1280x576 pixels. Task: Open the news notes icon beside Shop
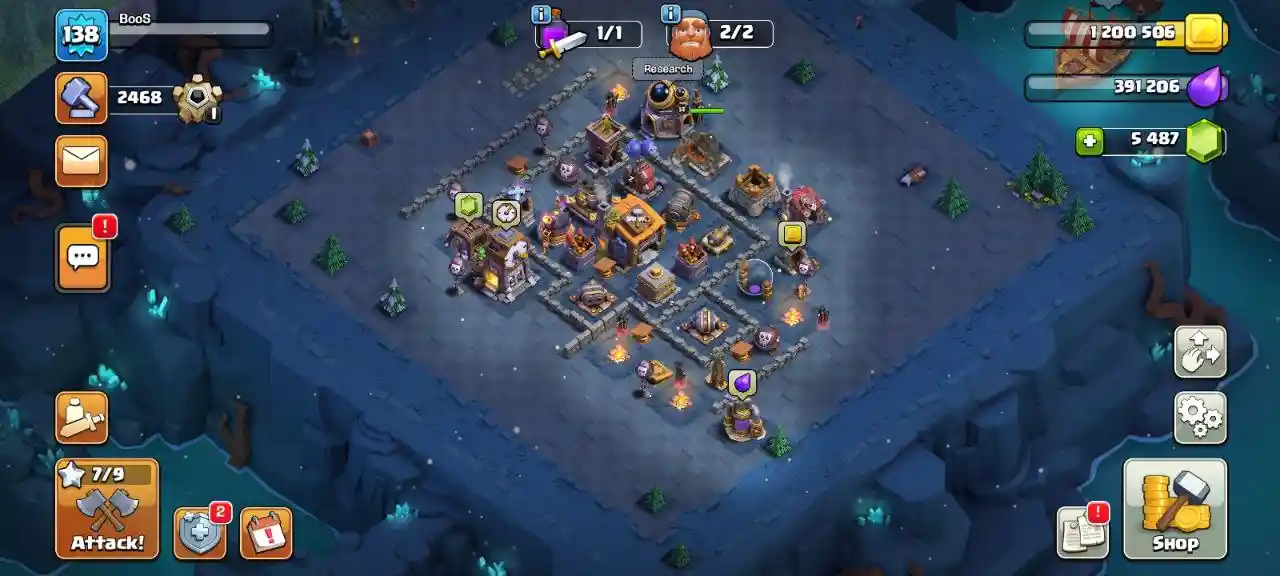tap(1083, 533)
